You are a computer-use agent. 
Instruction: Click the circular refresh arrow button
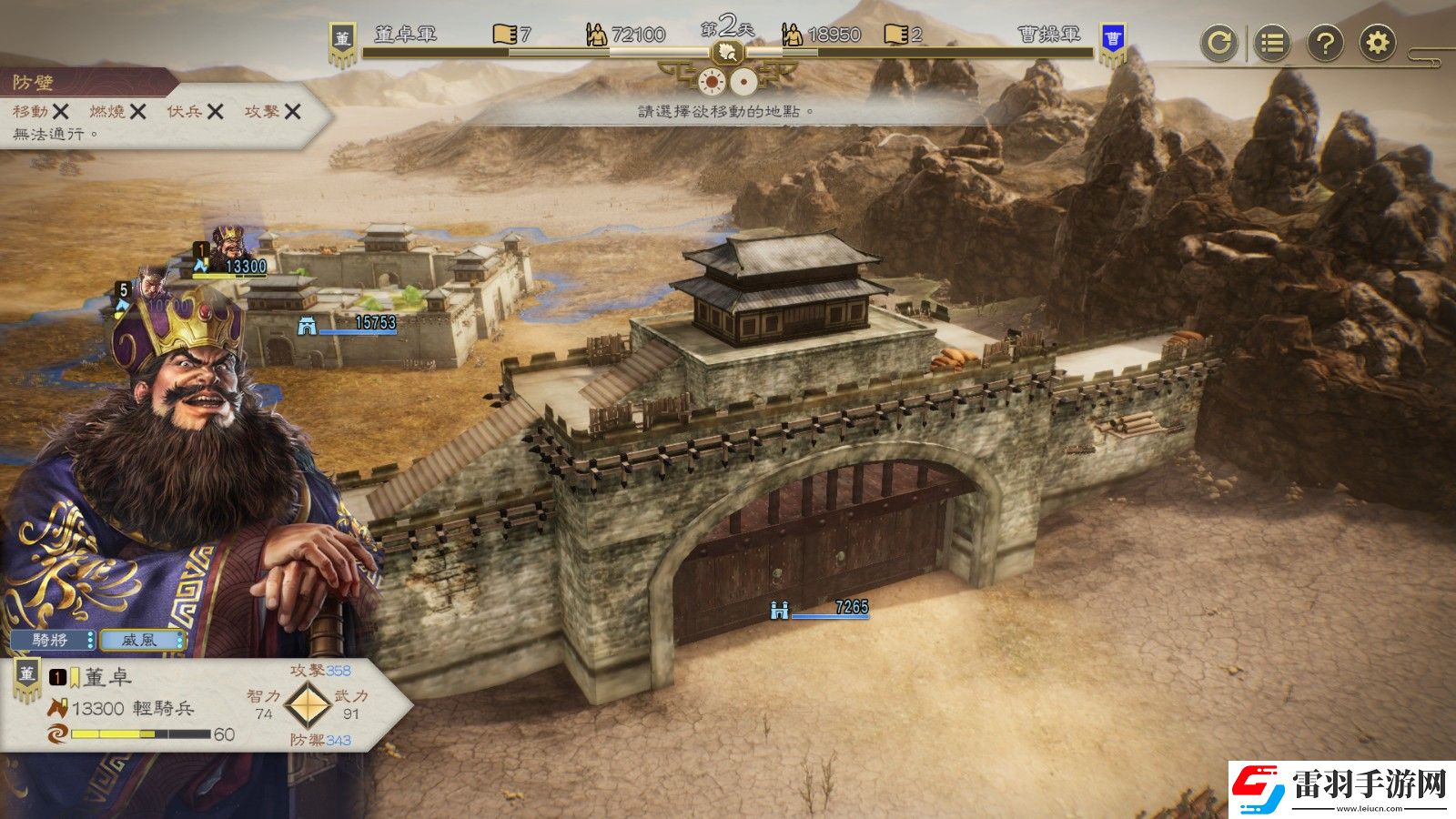coord(1218,43)
